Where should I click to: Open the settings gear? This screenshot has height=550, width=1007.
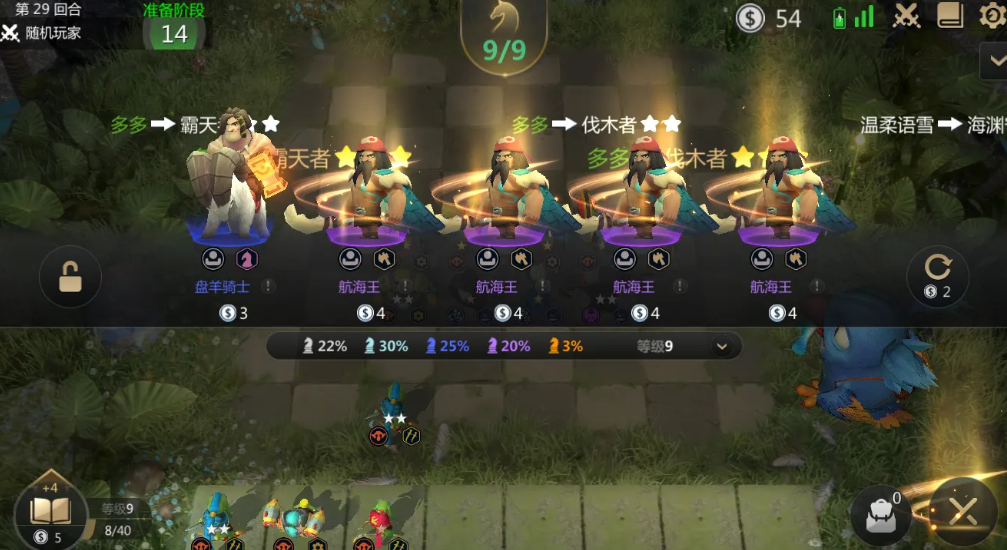pyautogui.click(x=991, y=16)
